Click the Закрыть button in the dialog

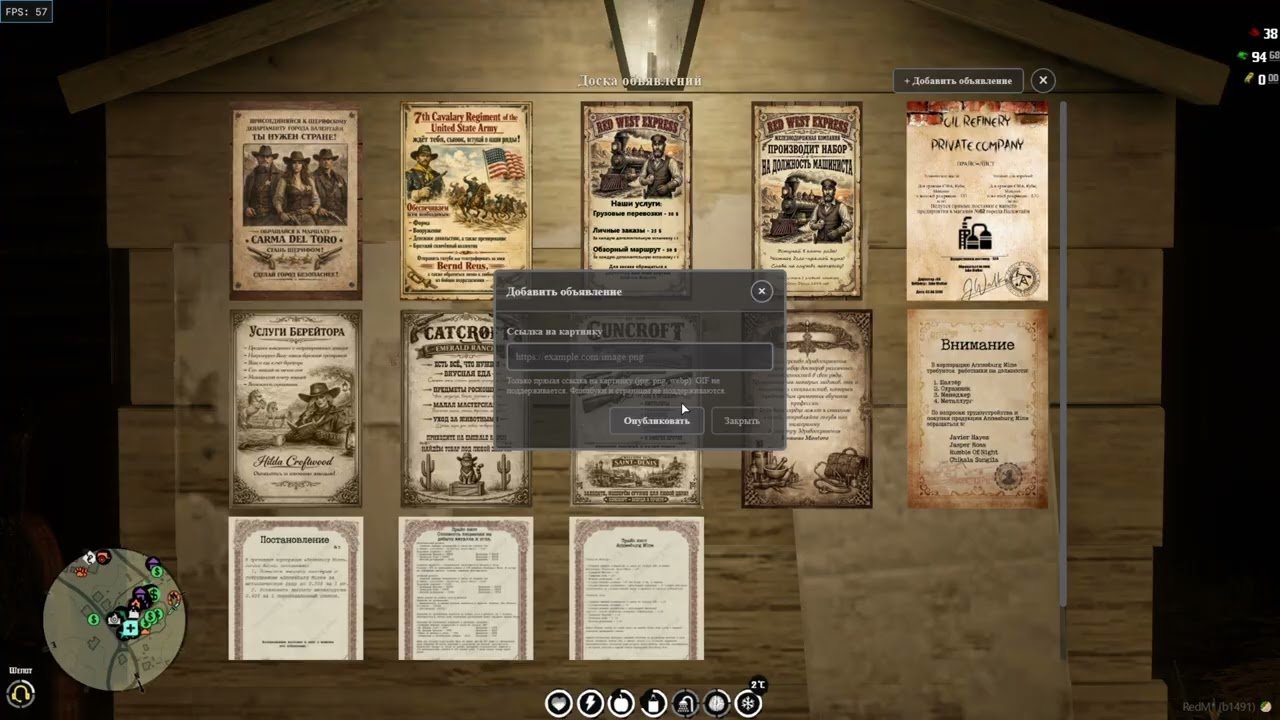(741, 421)
